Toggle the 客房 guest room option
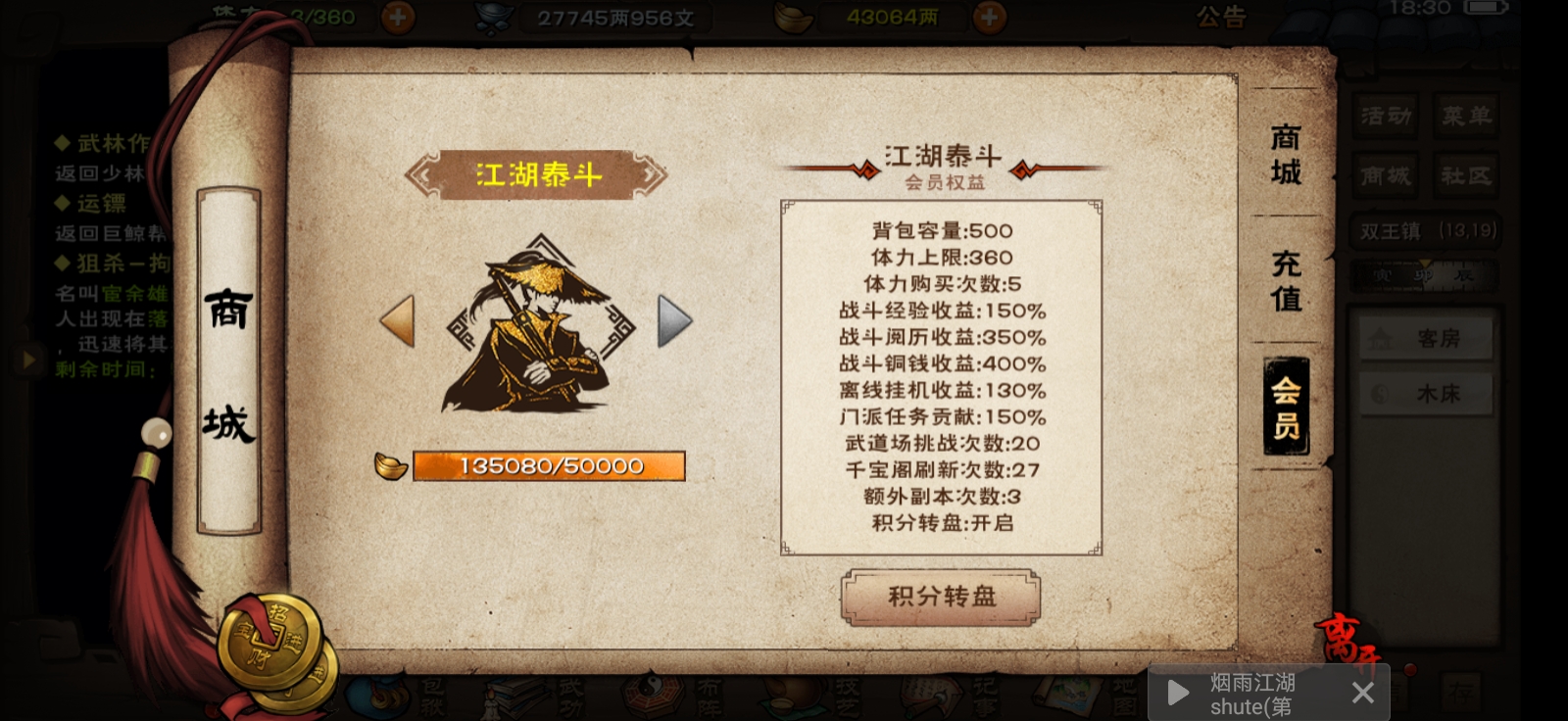The width and height of the screenshot is (1568, 721). (x=1424, y=337)
